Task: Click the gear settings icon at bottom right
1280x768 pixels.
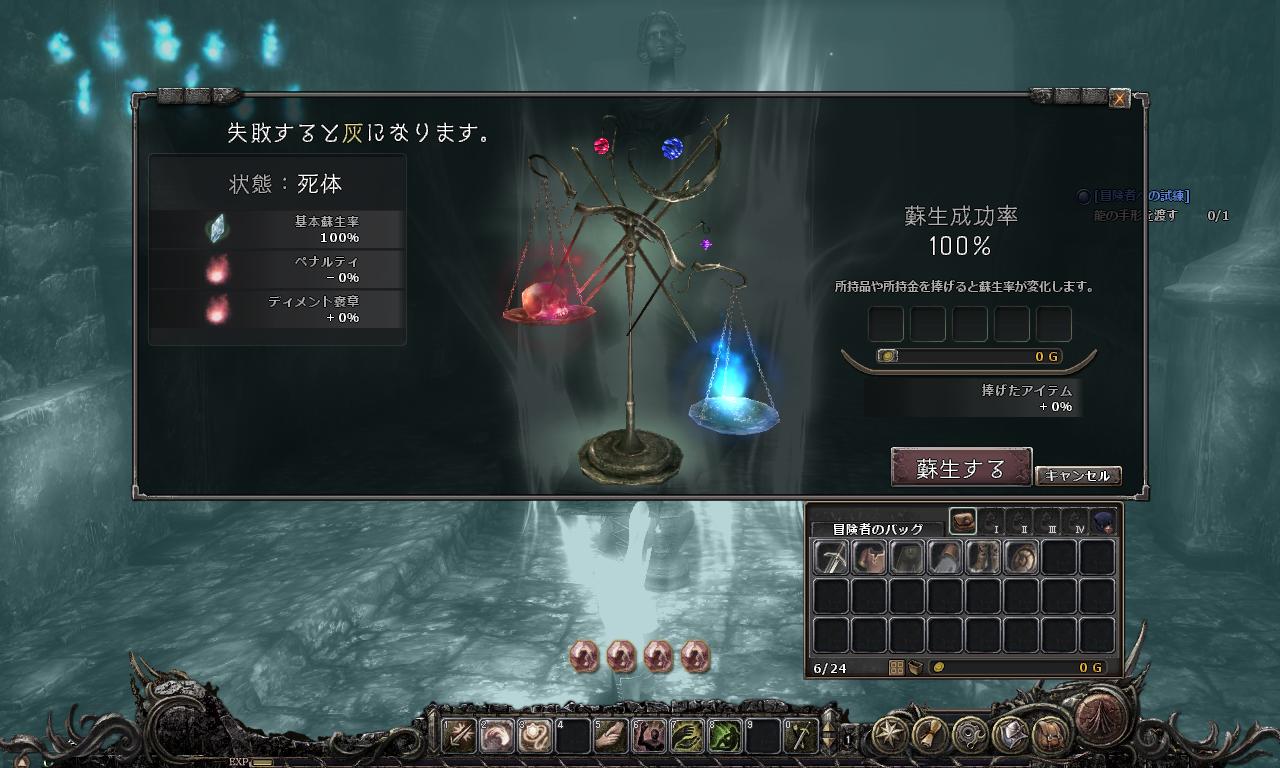Action: coord(969,734)
